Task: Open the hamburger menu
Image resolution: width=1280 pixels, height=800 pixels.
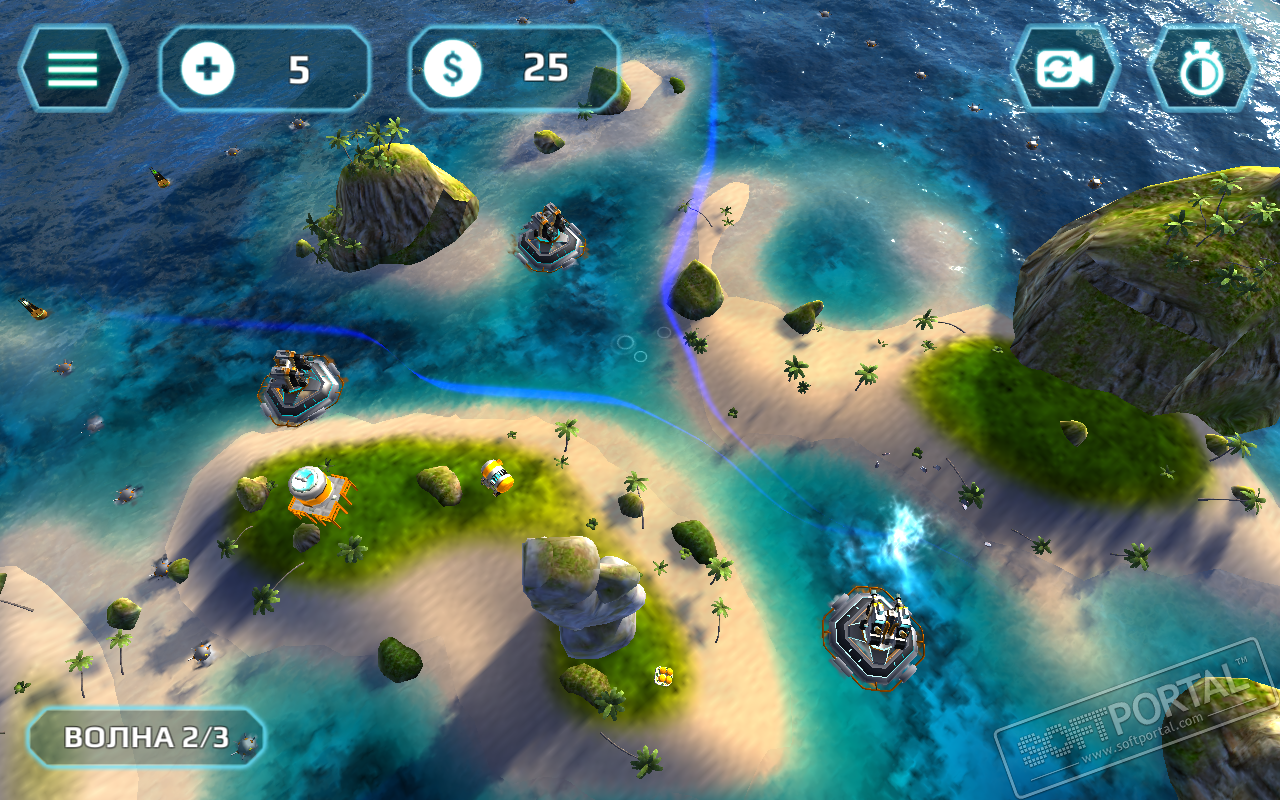Action: [72, 68]
